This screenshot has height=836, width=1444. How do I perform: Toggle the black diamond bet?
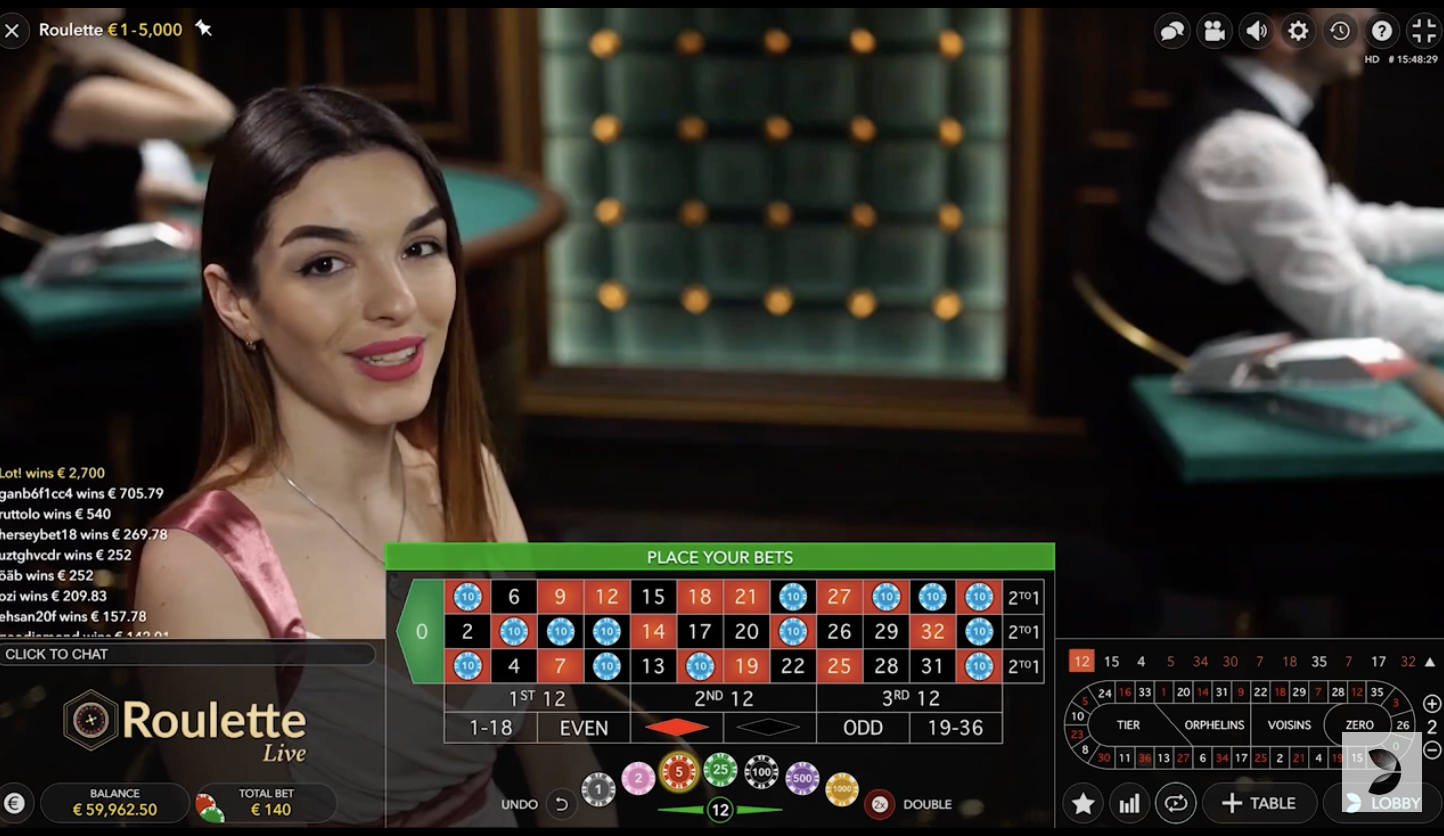coord(770,728)
